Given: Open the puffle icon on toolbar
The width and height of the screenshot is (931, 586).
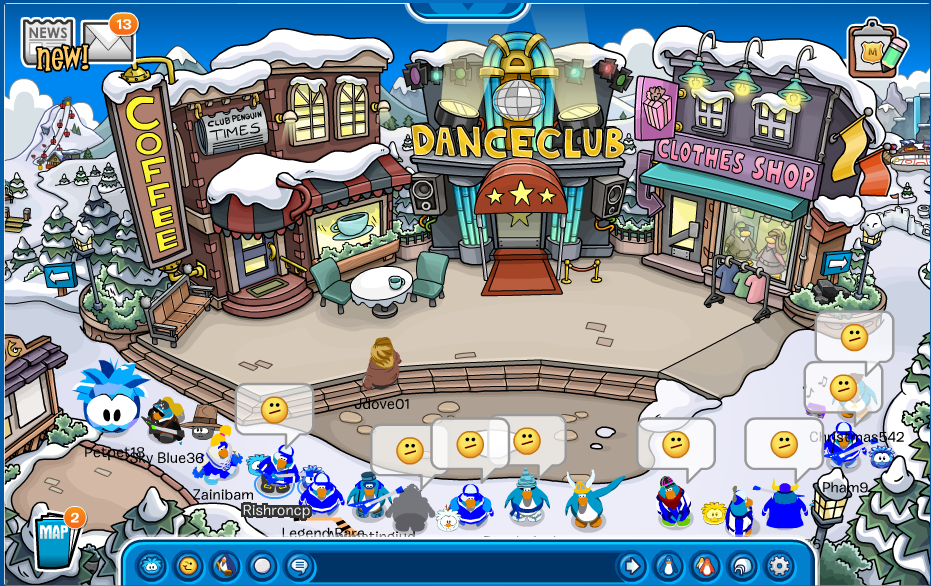Looking at the screenshot, I should [x=151, y=566].
